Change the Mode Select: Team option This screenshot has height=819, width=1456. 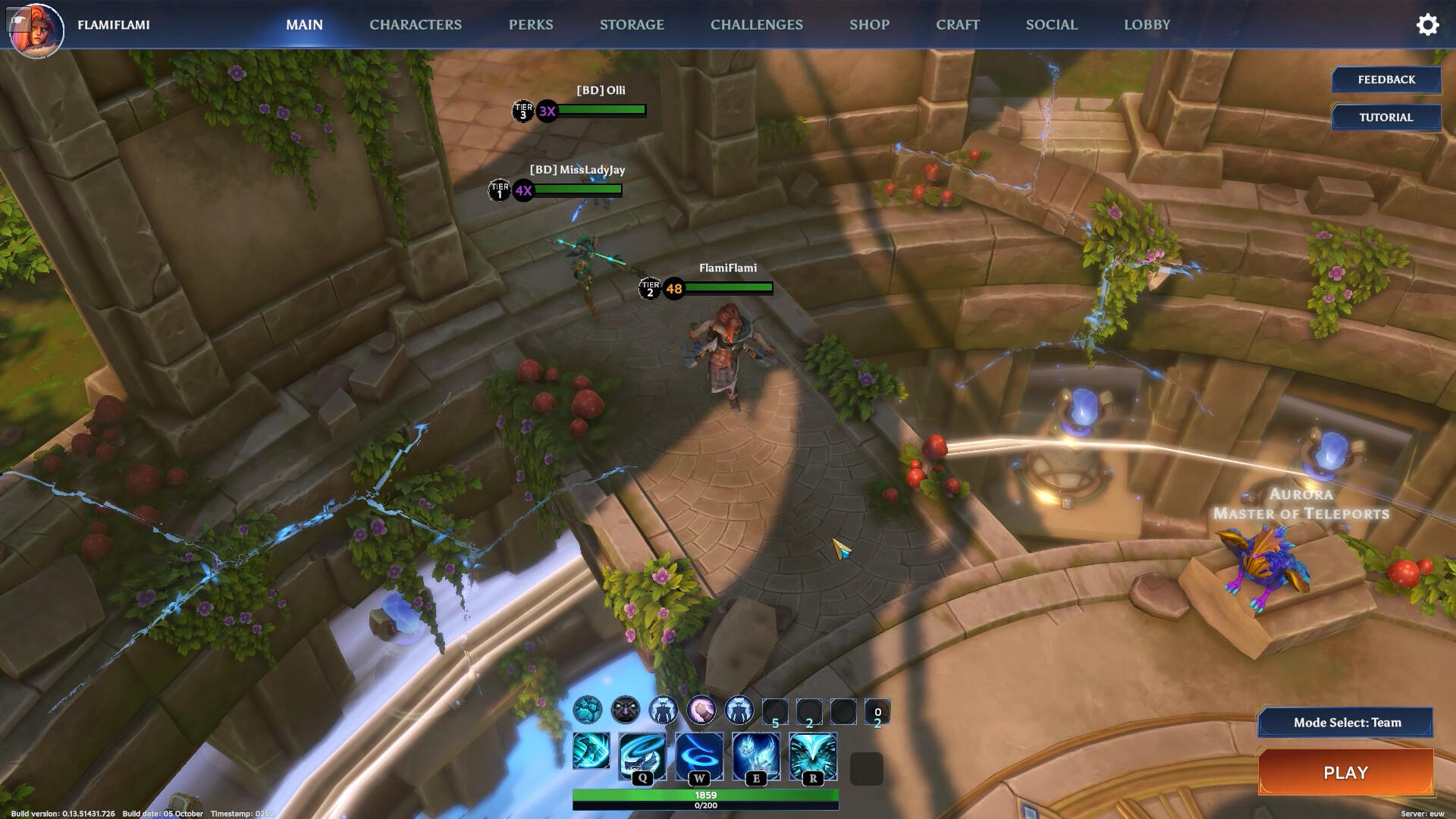pyautogui.click(x=1346, y=723)
